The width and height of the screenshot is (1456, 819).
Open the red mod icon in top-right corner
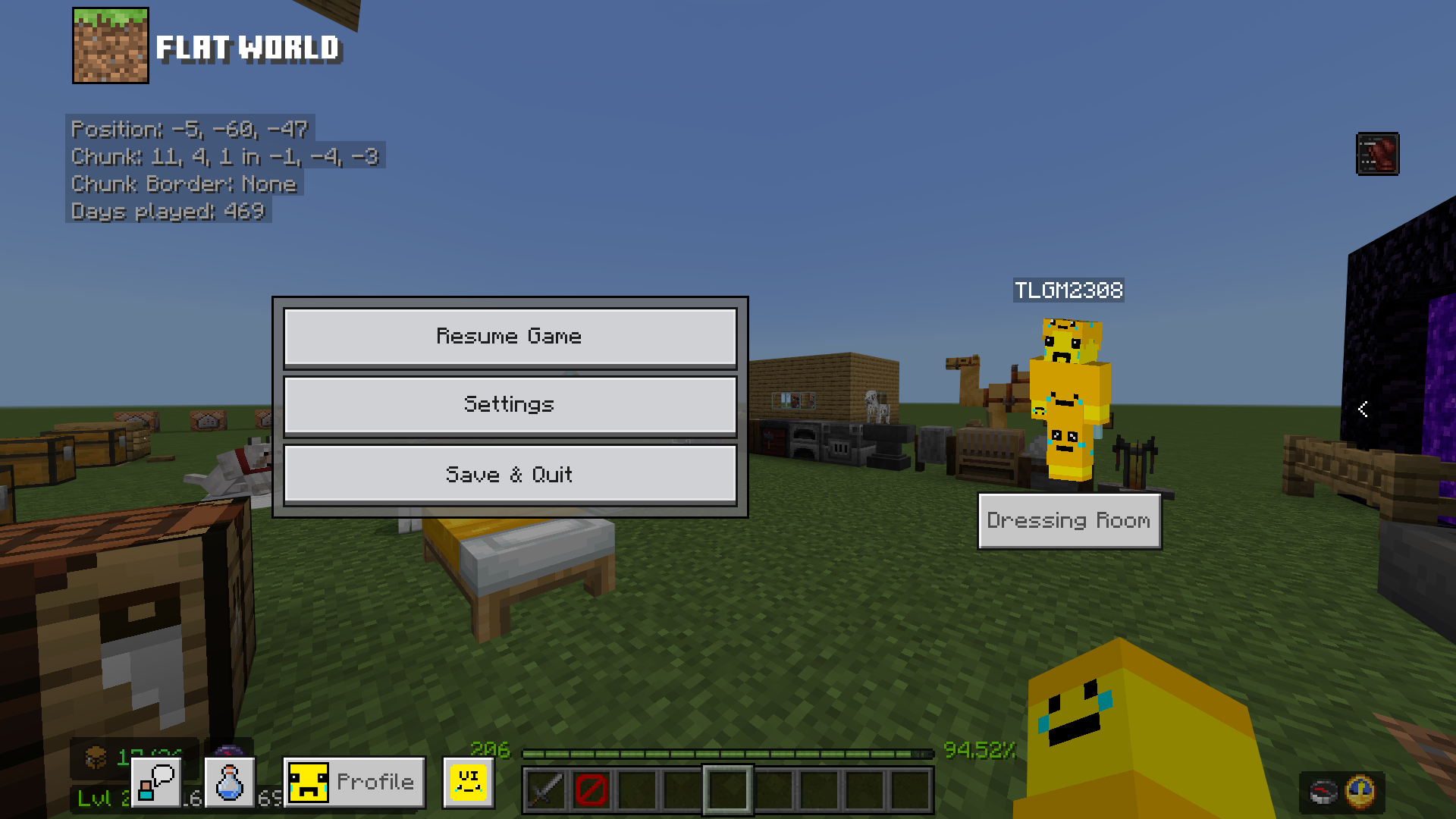coord(1378,154)
